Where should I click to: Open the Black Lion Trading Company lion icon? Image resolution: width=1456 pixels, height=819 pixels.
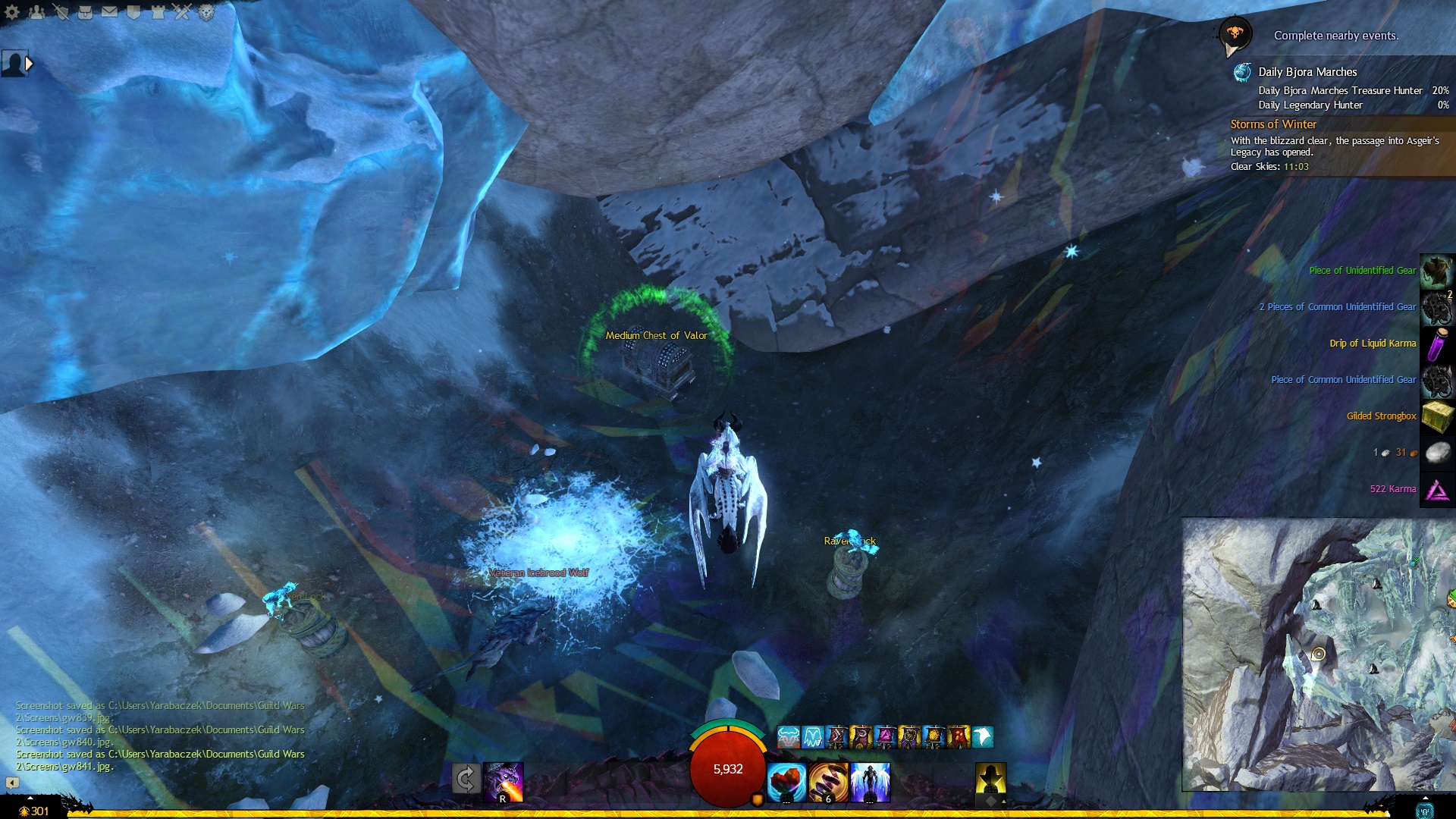(206, 12)
